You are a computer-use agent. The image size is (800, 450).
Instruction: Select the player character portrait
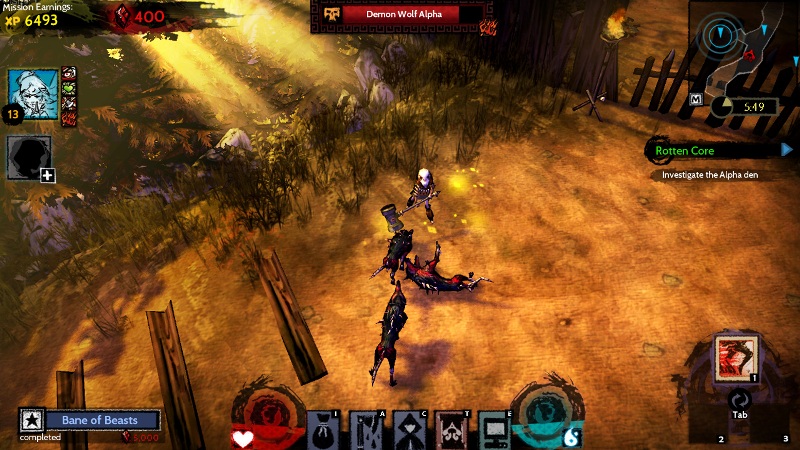[31, 93]
